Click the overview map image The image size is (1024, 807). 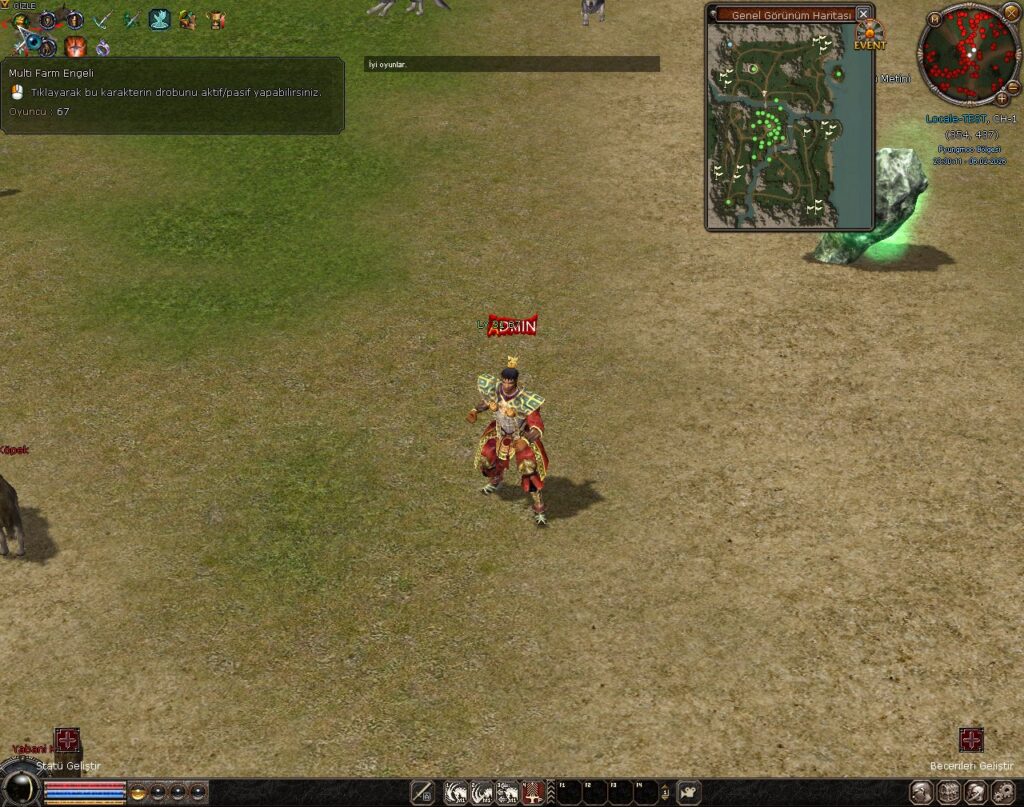pos(775,124)
